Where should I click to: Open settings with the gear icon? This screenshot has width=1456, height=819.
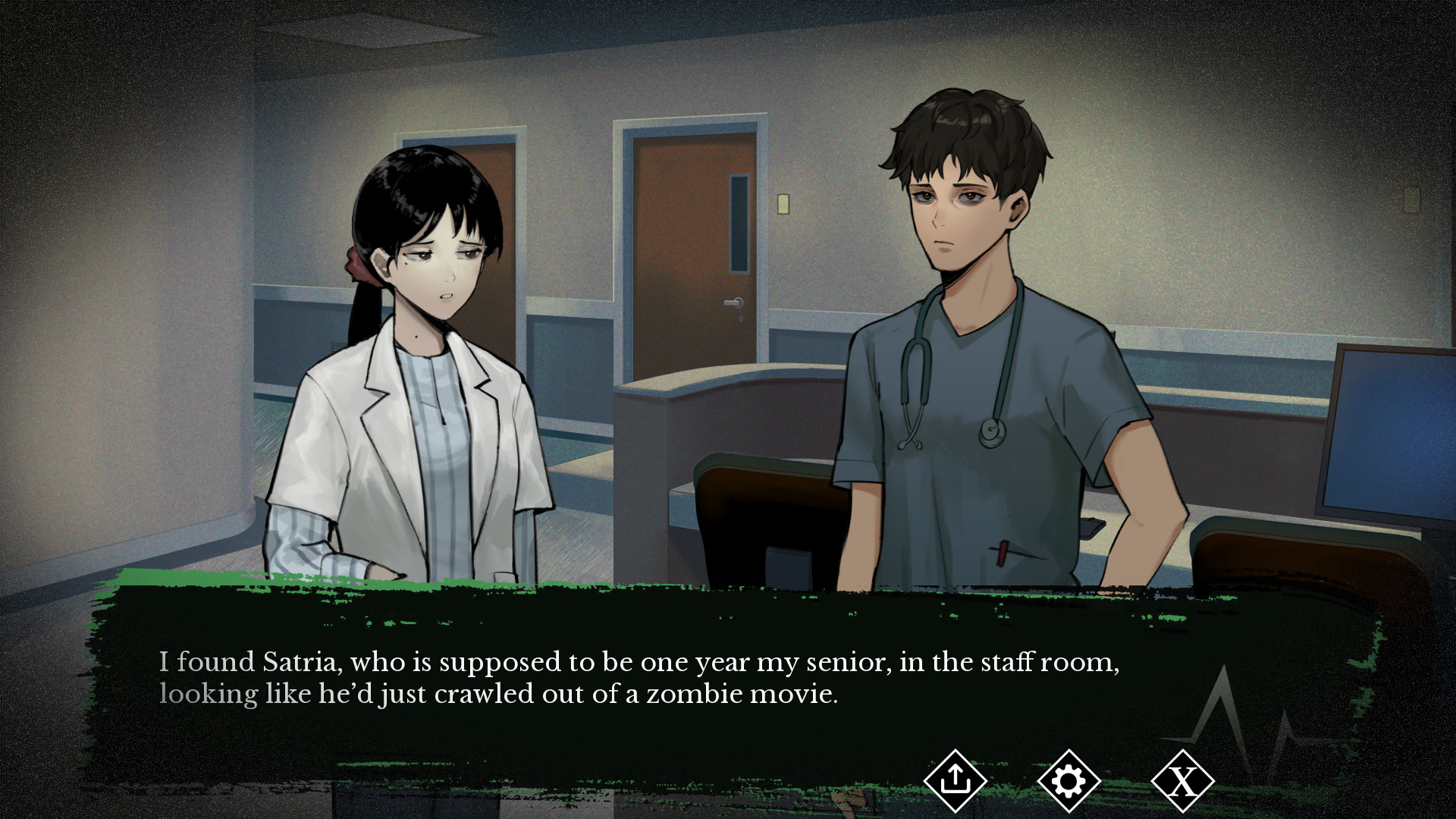[1068, 780]
